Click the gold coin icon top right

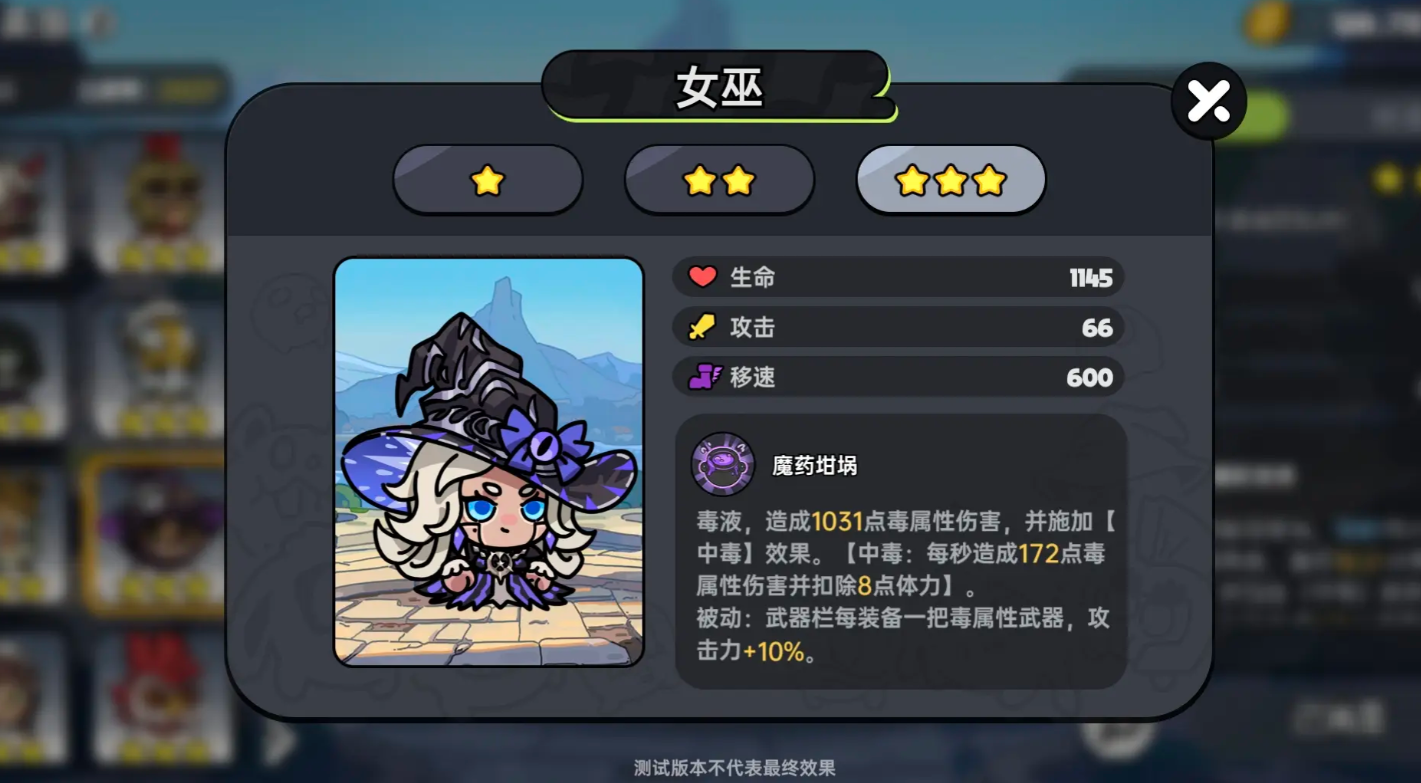[1264, 22]
